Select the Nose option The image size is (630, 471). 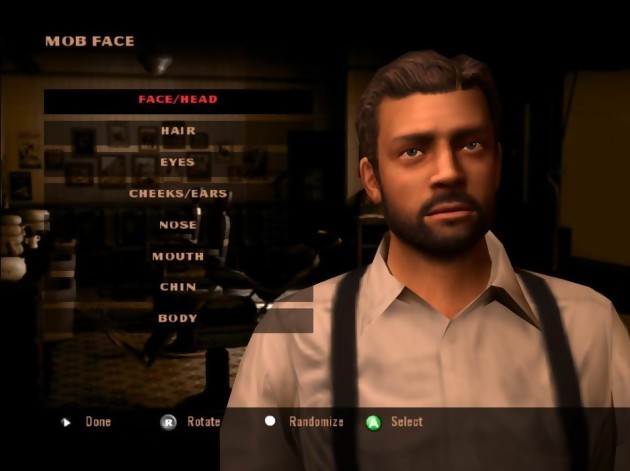click(178, 225)
